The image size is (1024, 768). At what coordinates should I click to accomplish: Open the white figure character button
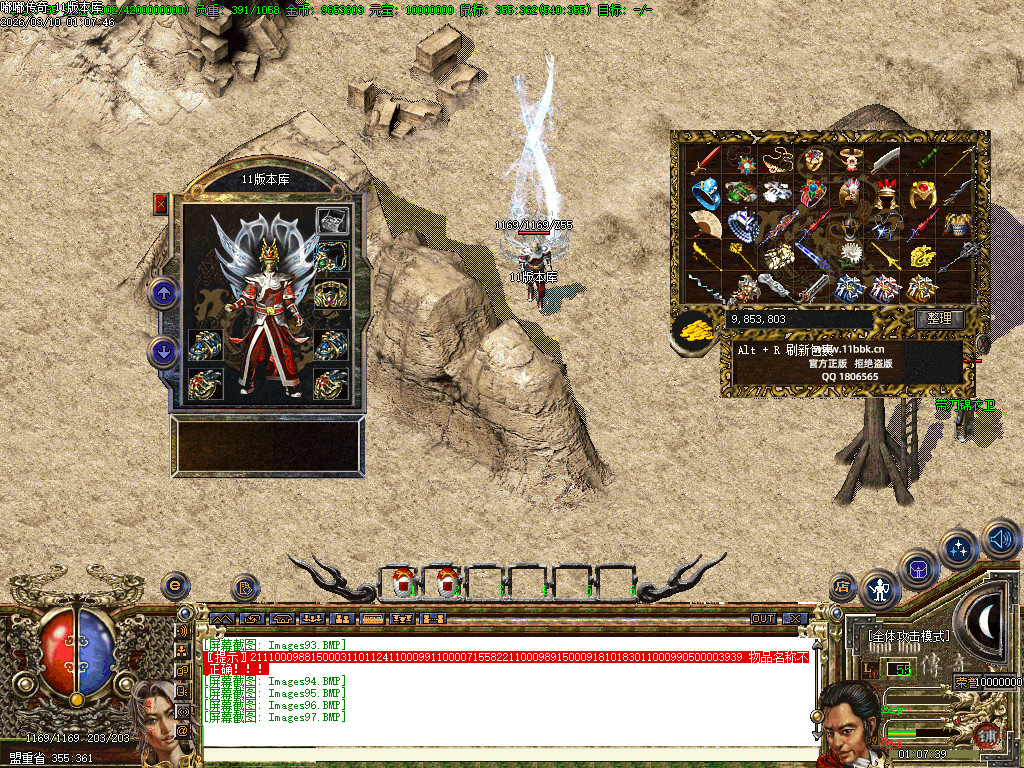880,590
